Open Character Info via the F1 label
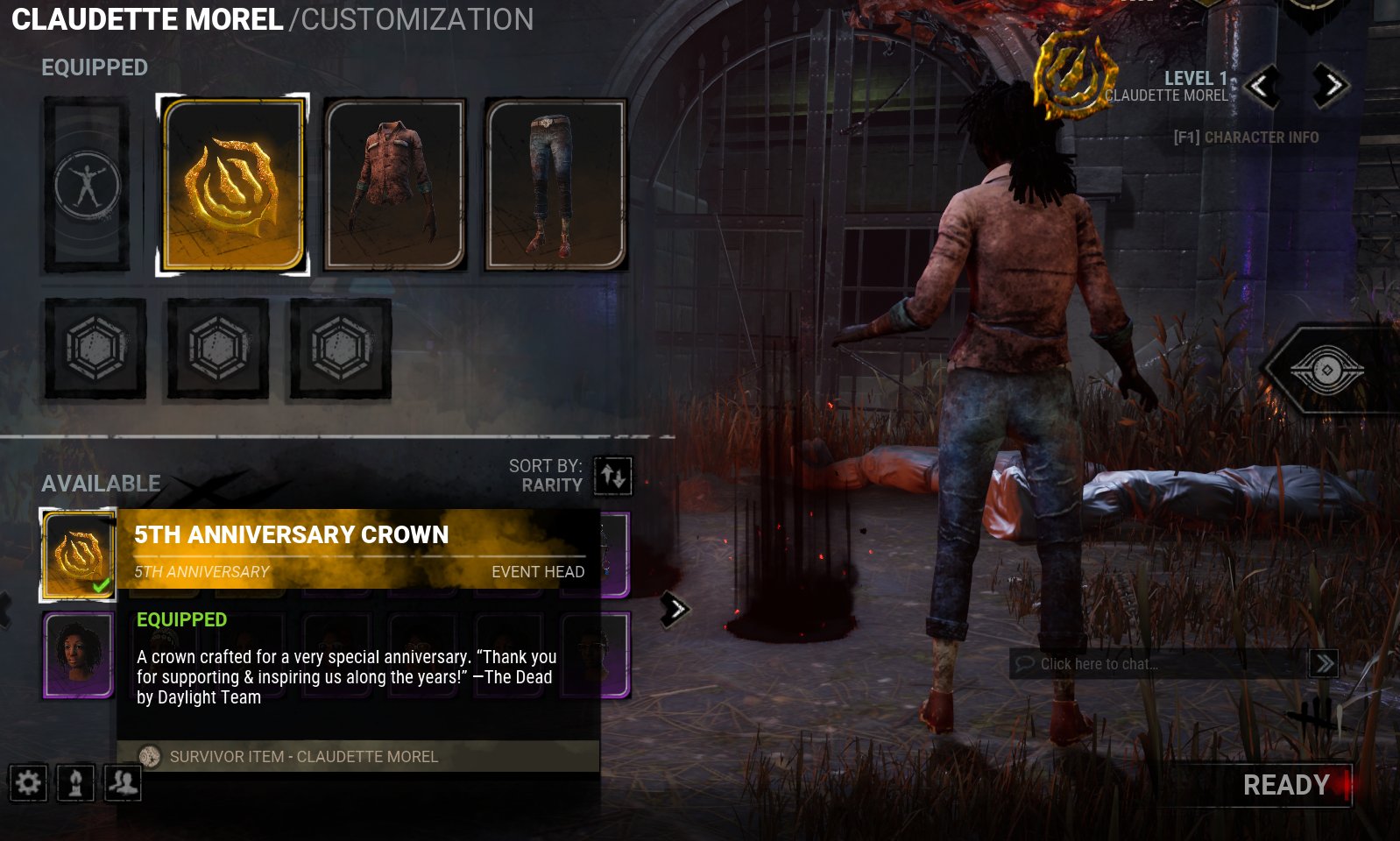The image size is (1400, 841). pyautogui.click(x=1245, y=138)
